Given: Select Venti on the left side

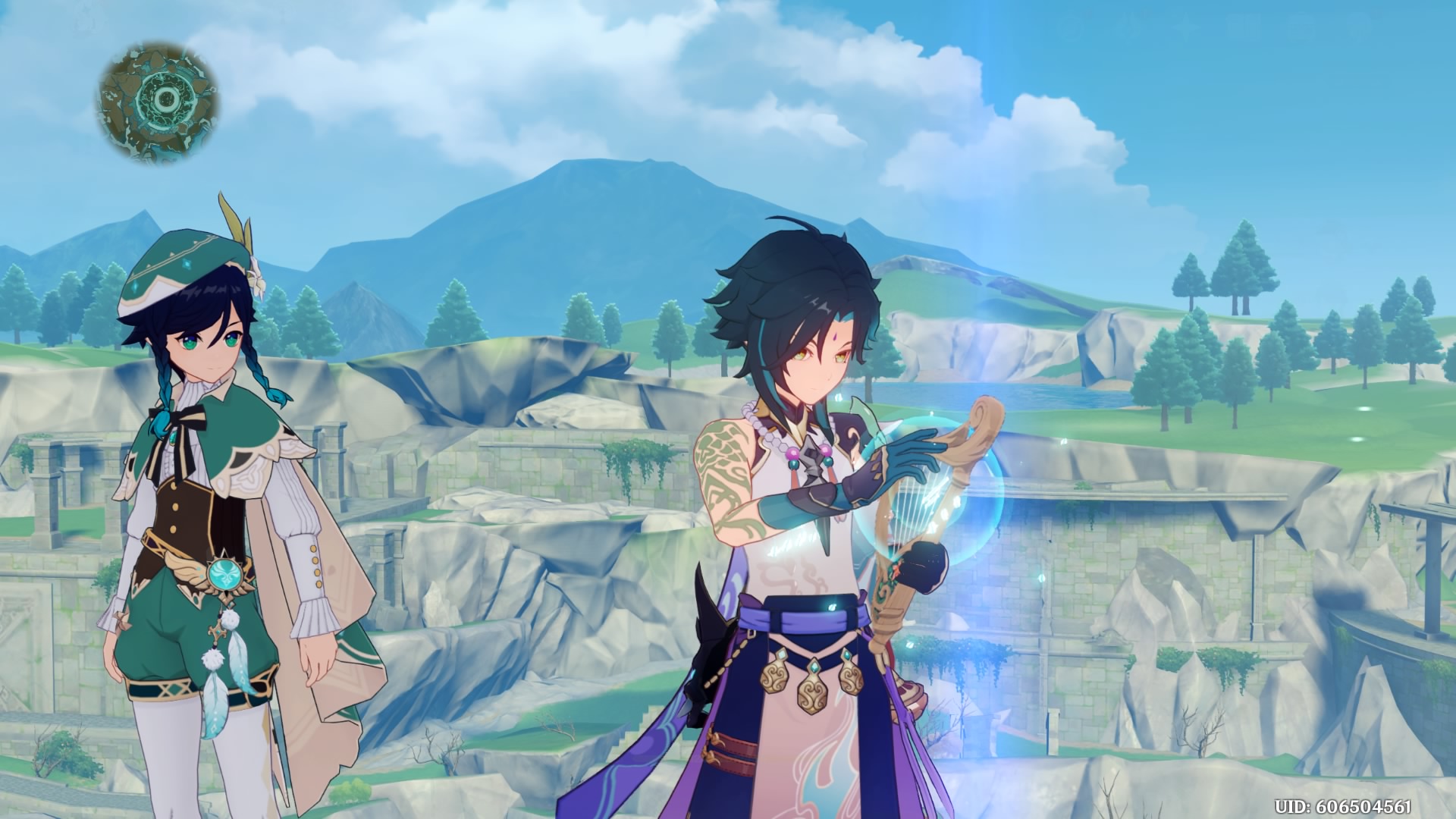Looking at the screenshot, I should point(212,493).
